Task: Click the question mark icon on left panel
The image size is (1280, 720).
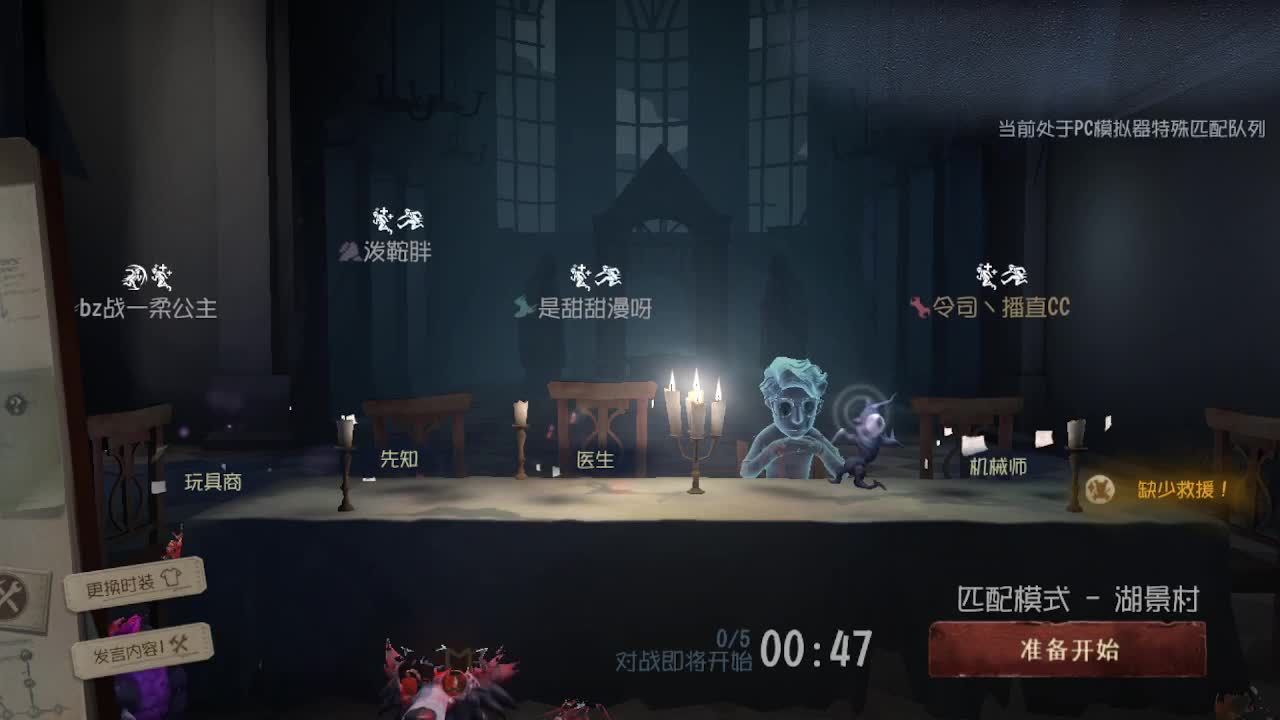Action: (16, 403)
